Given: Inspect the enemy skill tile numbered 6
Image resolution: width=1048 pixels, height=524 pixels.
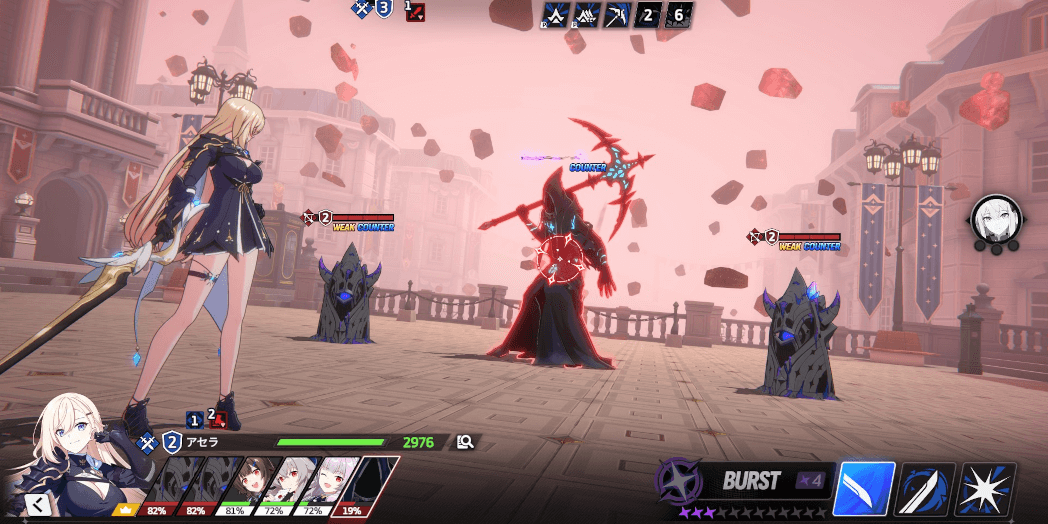Looking at the screenshot, I should pos(678,14).
